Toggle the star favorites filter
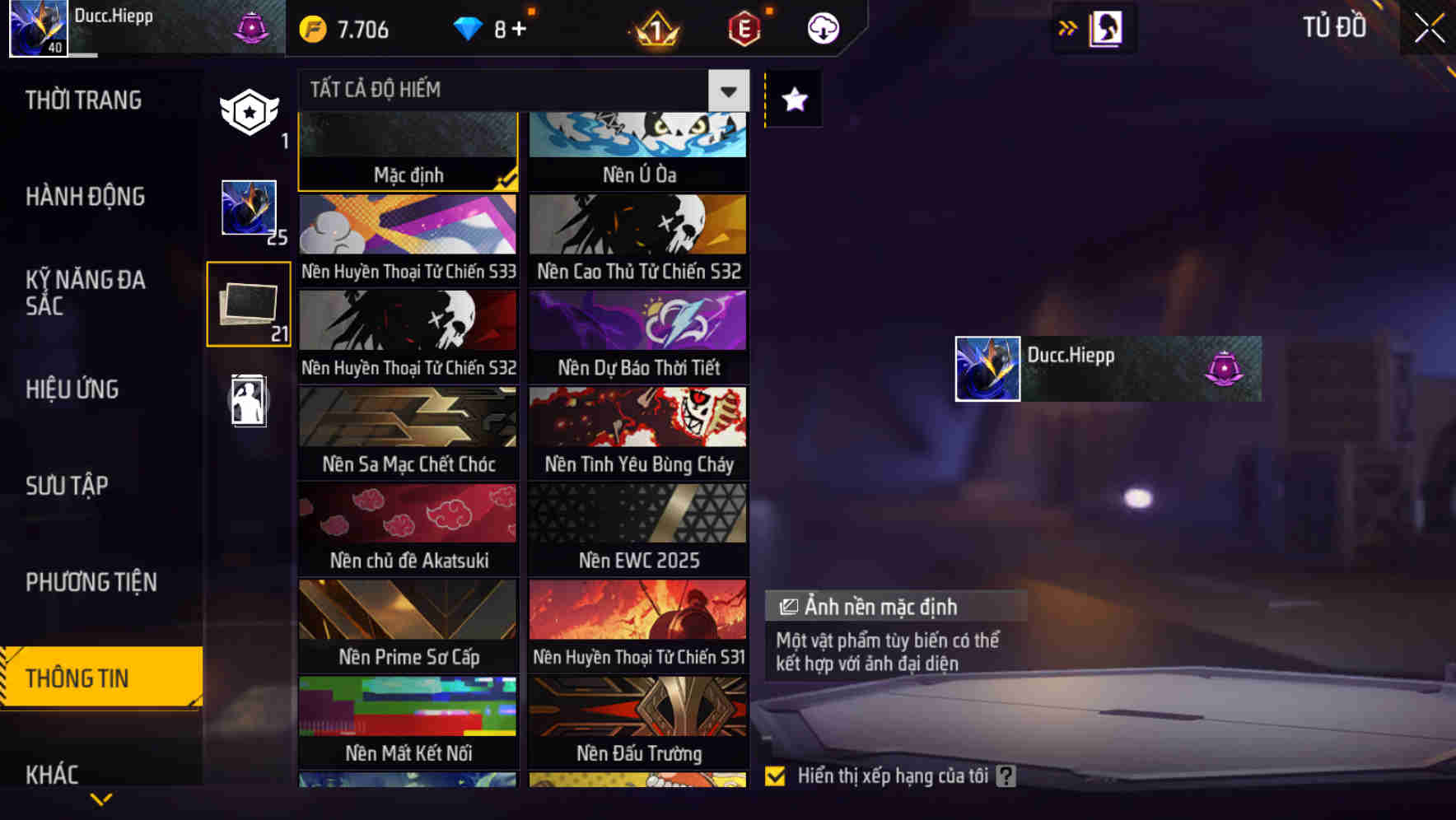The width and height of the screenshot is (1456, 820). (x=792, y=100)
